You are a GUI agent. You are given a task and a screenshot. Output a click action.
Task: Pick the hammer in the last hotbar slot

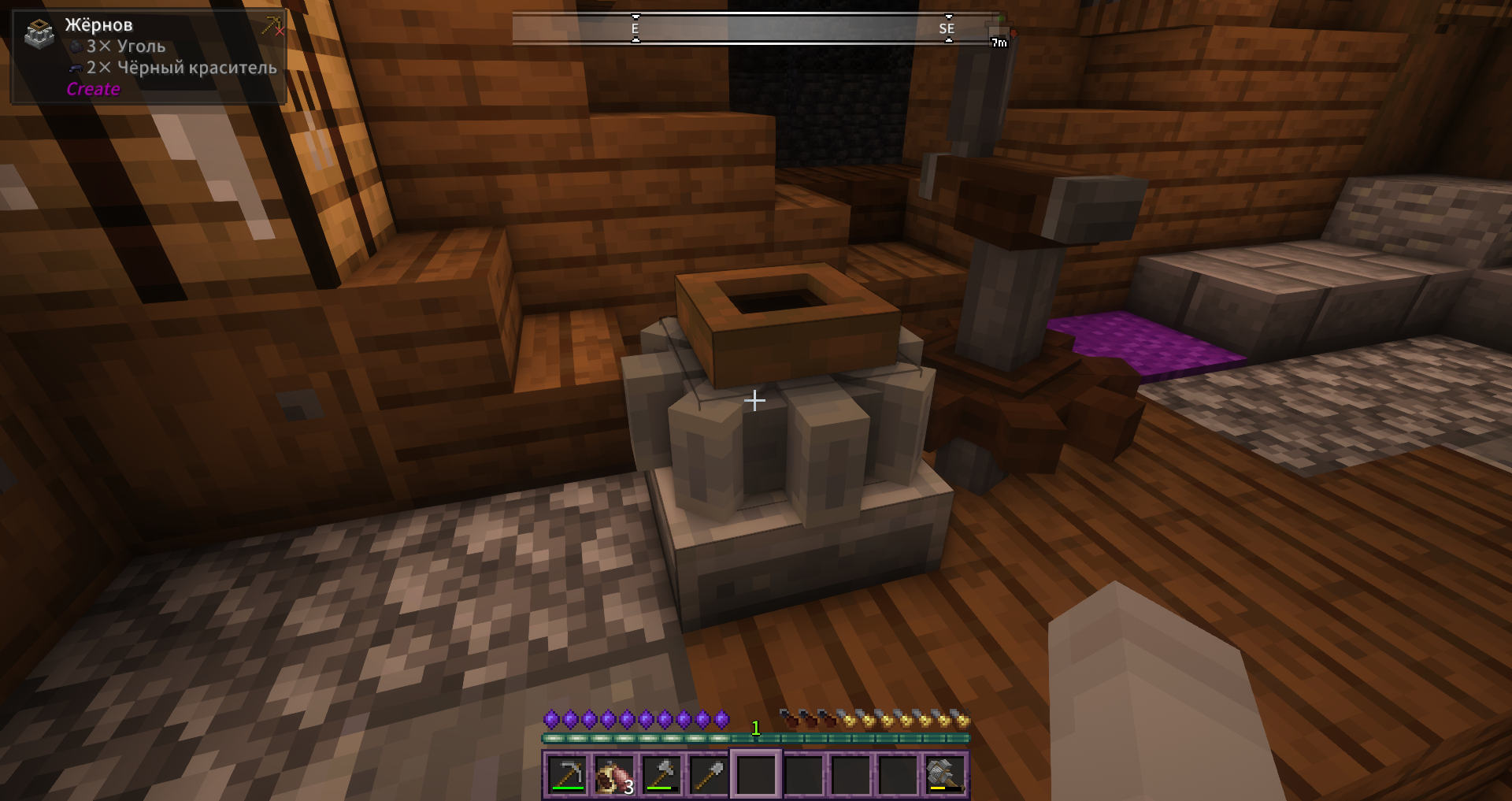[x=944, y=774]
